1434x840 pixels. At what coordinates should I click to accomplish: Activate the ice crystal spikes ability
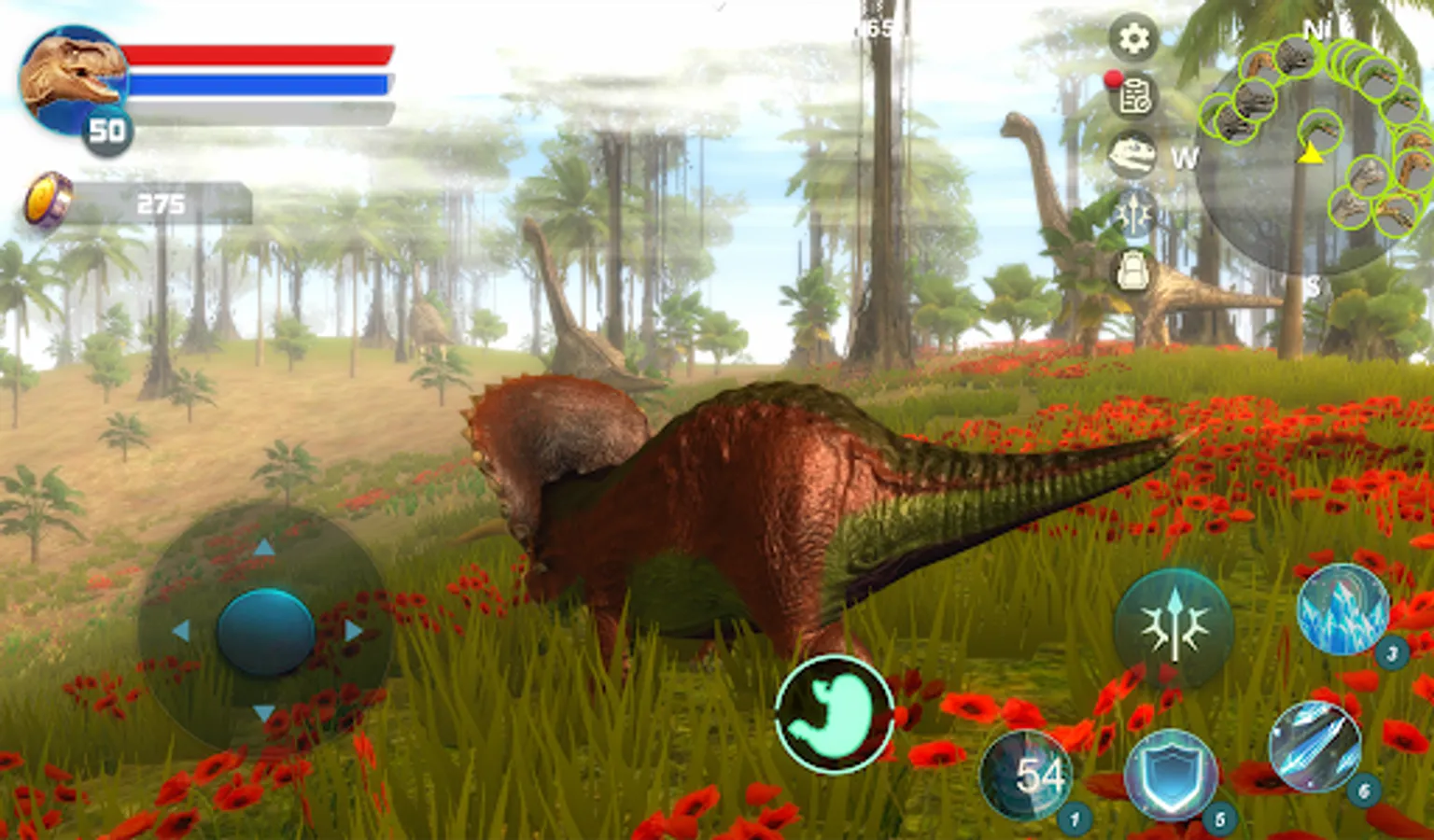(x=1343, y=609)
